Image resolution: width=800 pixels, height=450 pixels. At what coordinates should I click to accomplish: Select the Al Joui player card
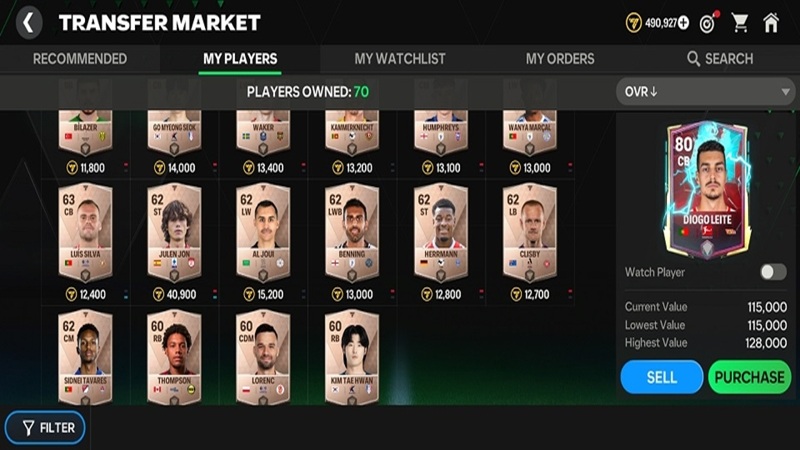pos(263,230)
